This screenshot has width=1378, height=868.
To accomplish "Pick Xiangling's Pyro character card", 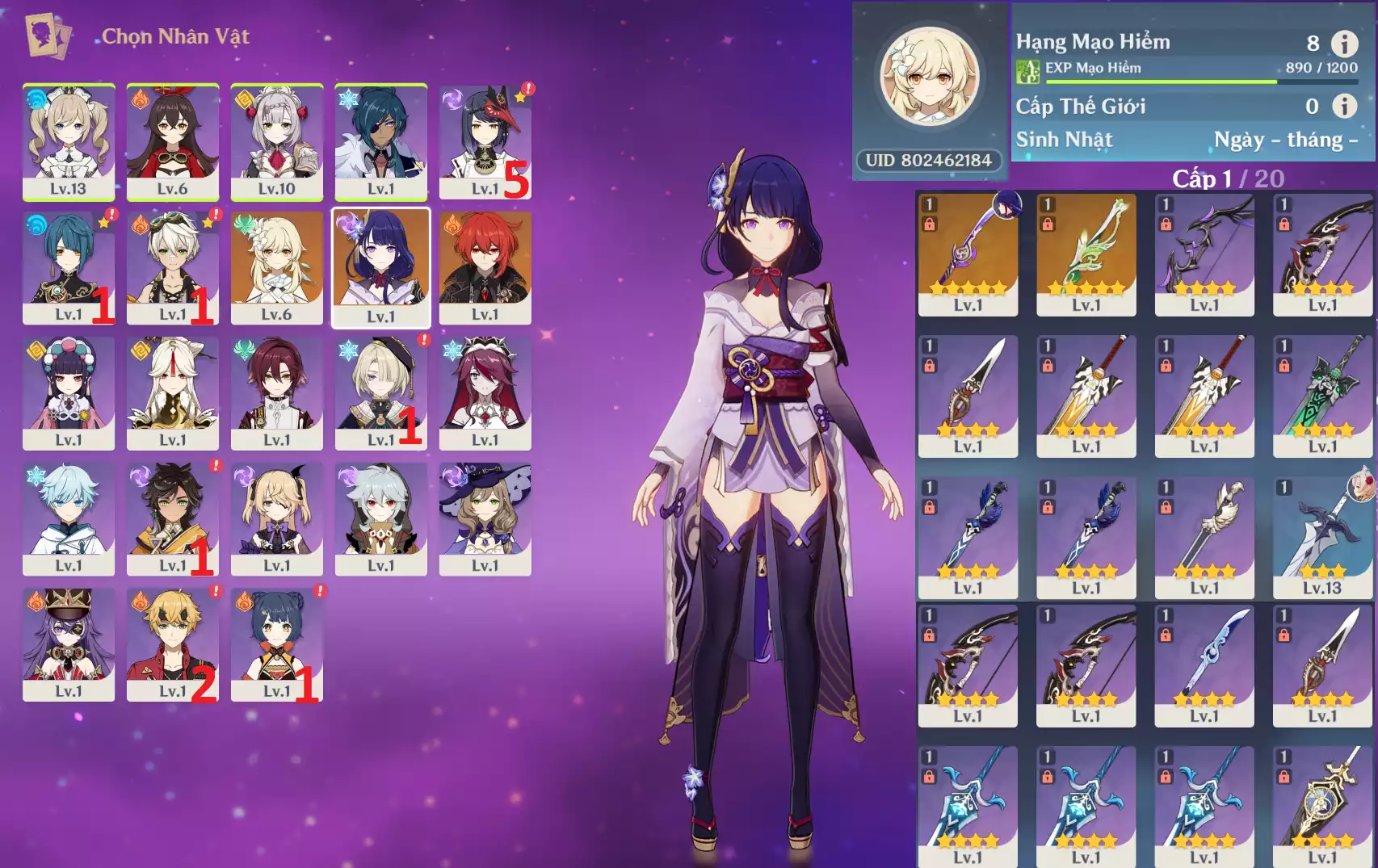I will [277, 644].
